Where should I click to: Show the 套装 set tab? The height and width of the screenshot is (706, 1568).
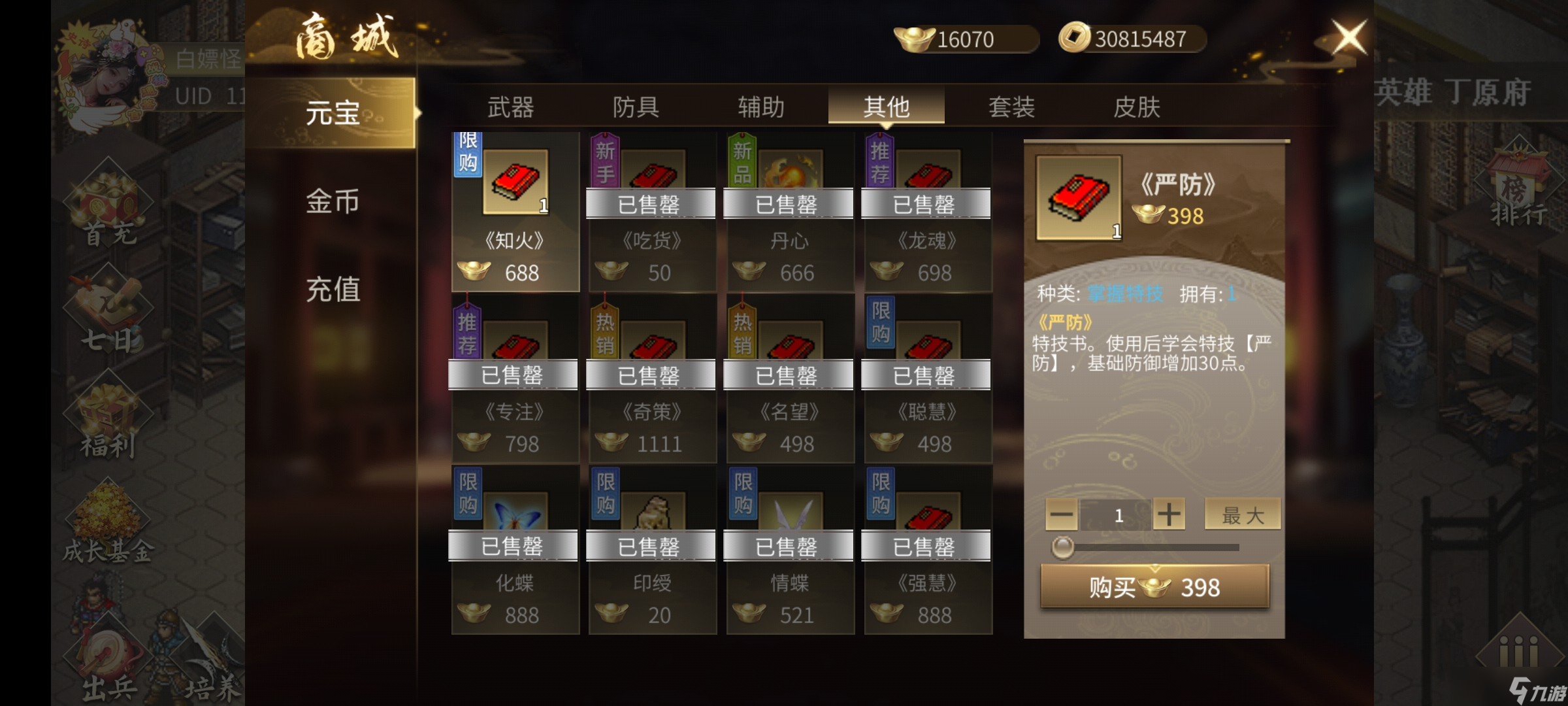[x=1011, y=107]
